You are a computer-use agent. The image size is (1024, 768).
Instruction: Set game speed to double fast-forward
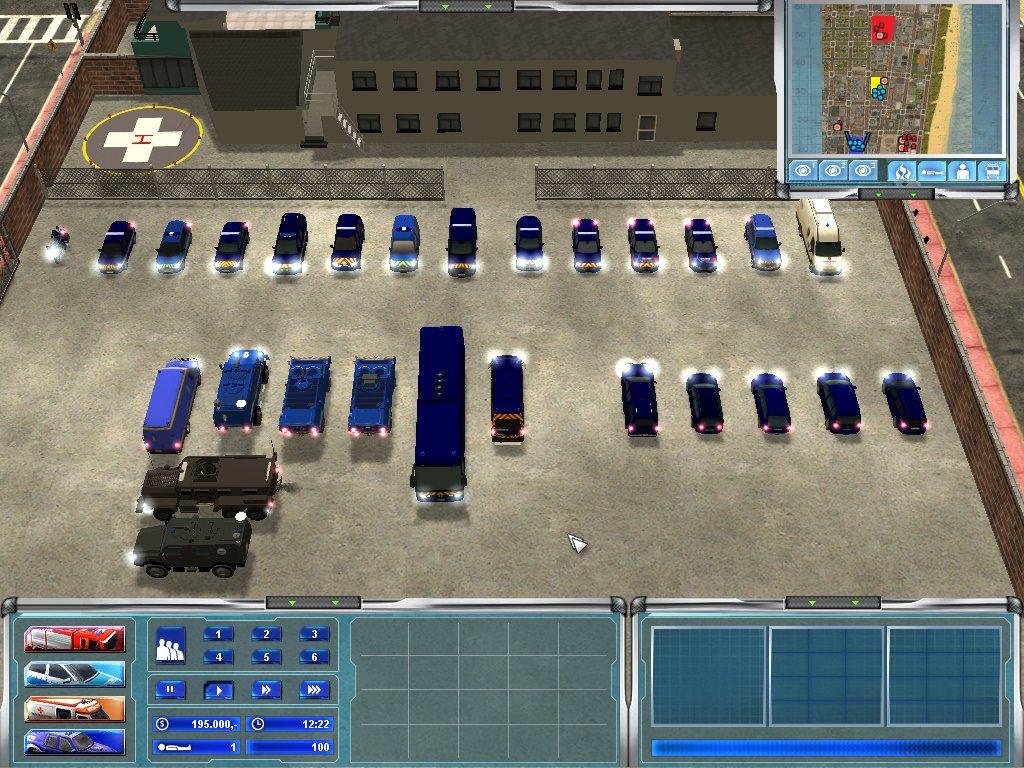click(x=266, y=689)
